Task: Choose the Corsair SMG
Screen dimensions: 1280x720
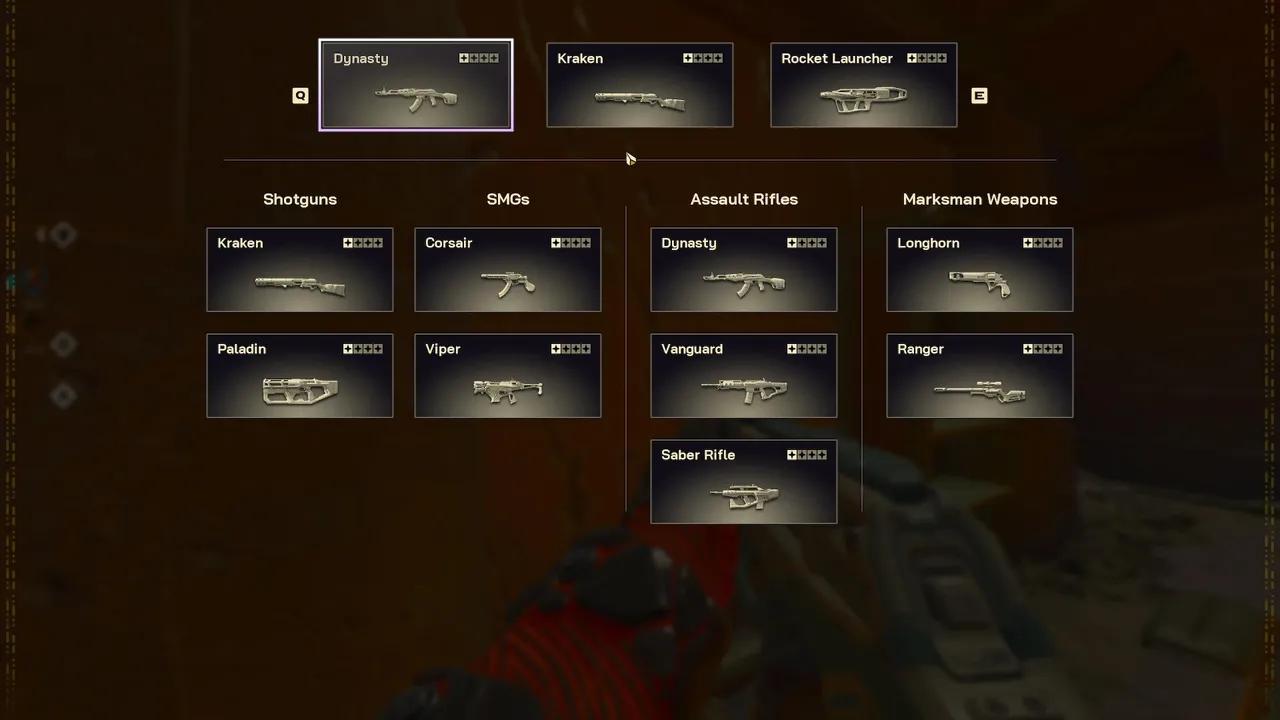Action: click(508, 270)
